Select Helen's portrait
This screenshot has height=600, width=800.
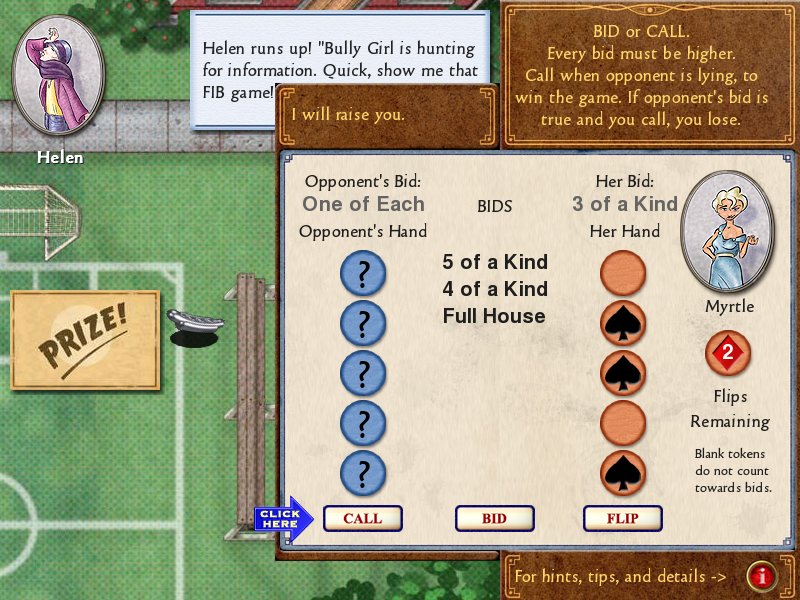(x=58, y=74)
